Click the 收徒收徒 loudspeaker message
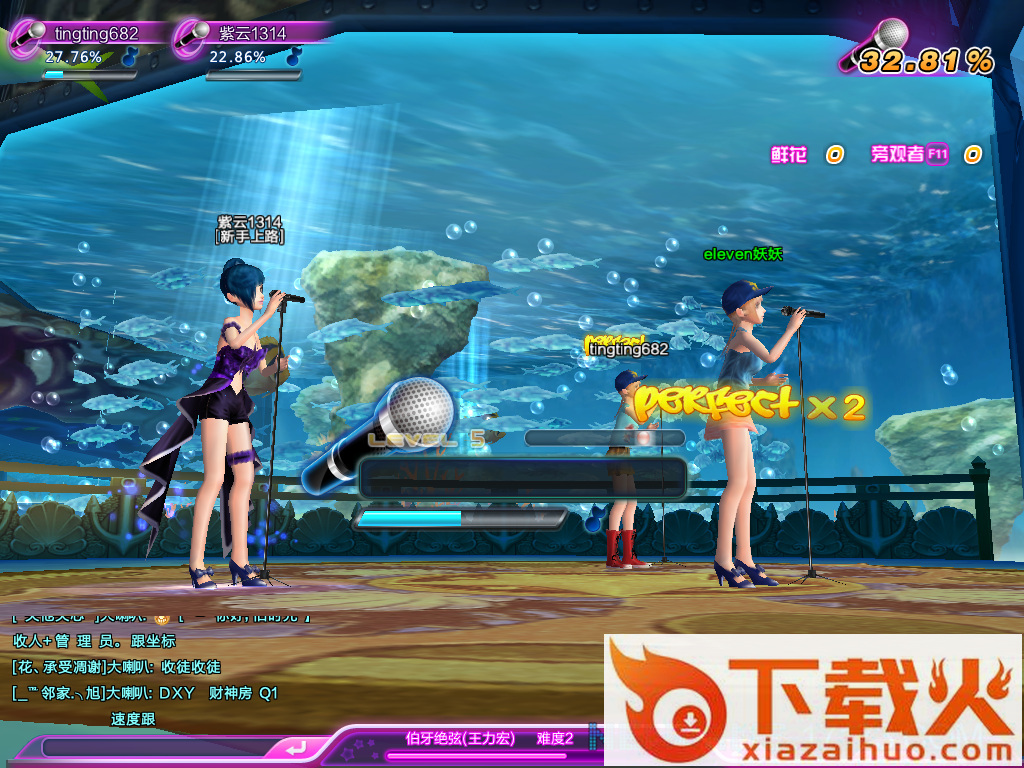 [x=117, y=667]
